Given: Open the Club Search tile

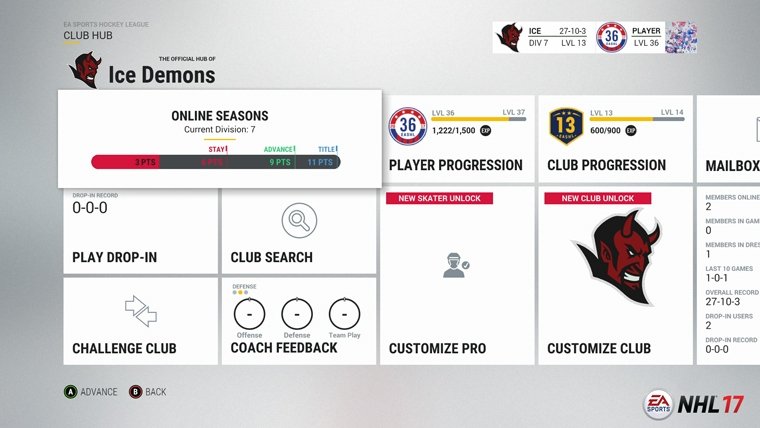Looking at the screenshot, I should (298, 232).
